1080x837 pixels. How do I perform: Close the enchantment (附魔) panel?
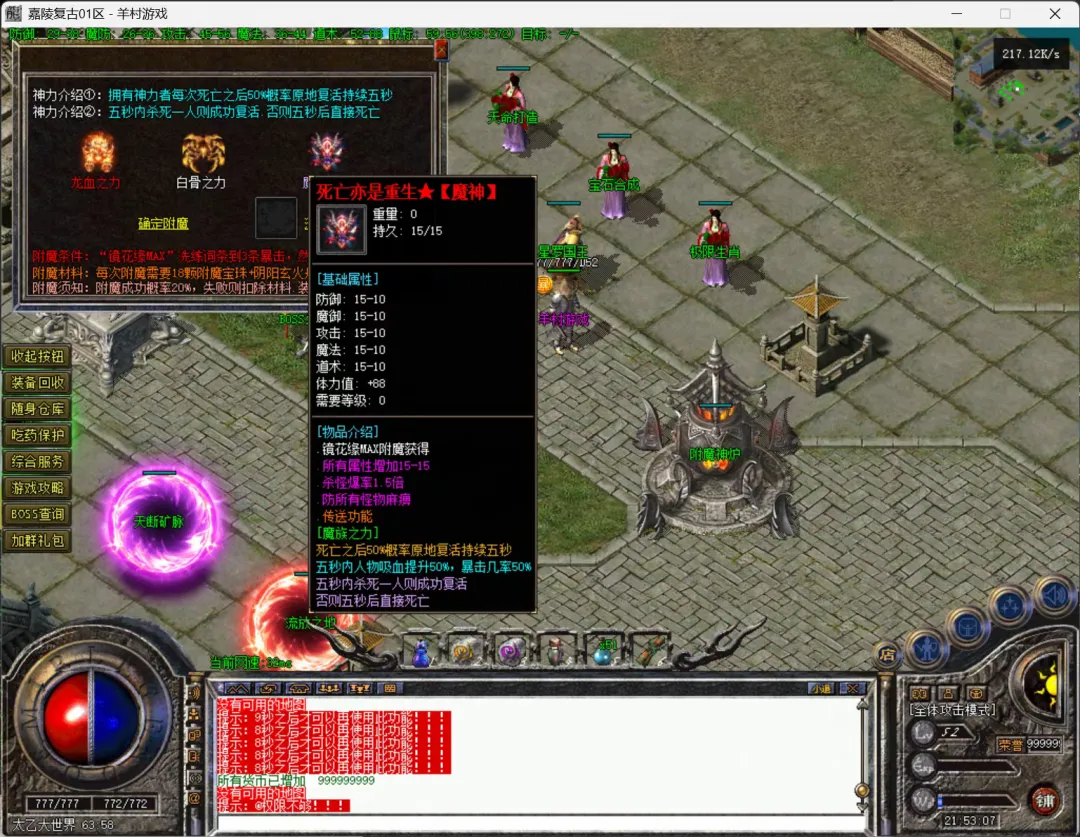click(441, 51)
